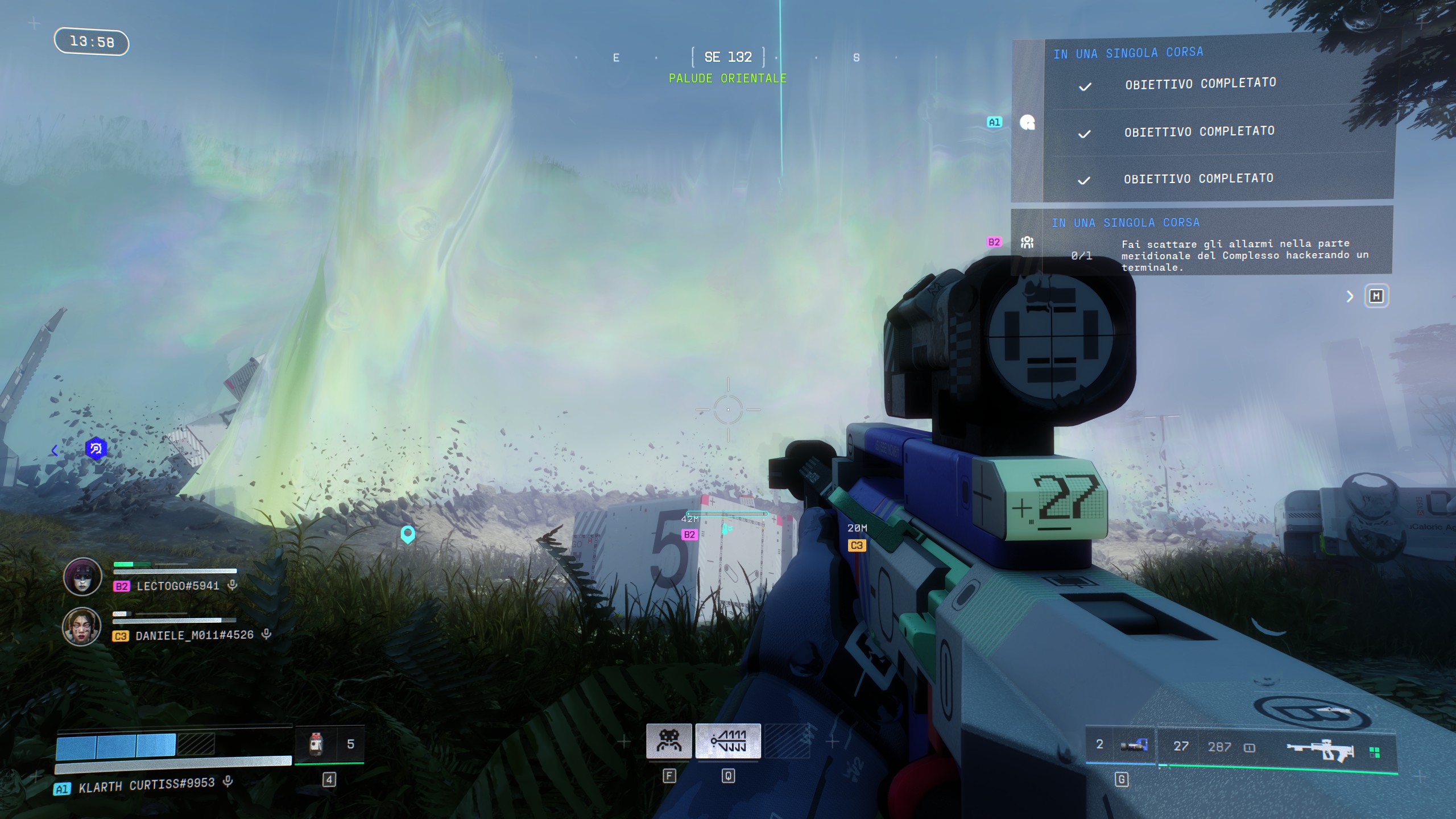Click the cyan location ping marker
Viewport: 1456px width, 819px height.
408,533
